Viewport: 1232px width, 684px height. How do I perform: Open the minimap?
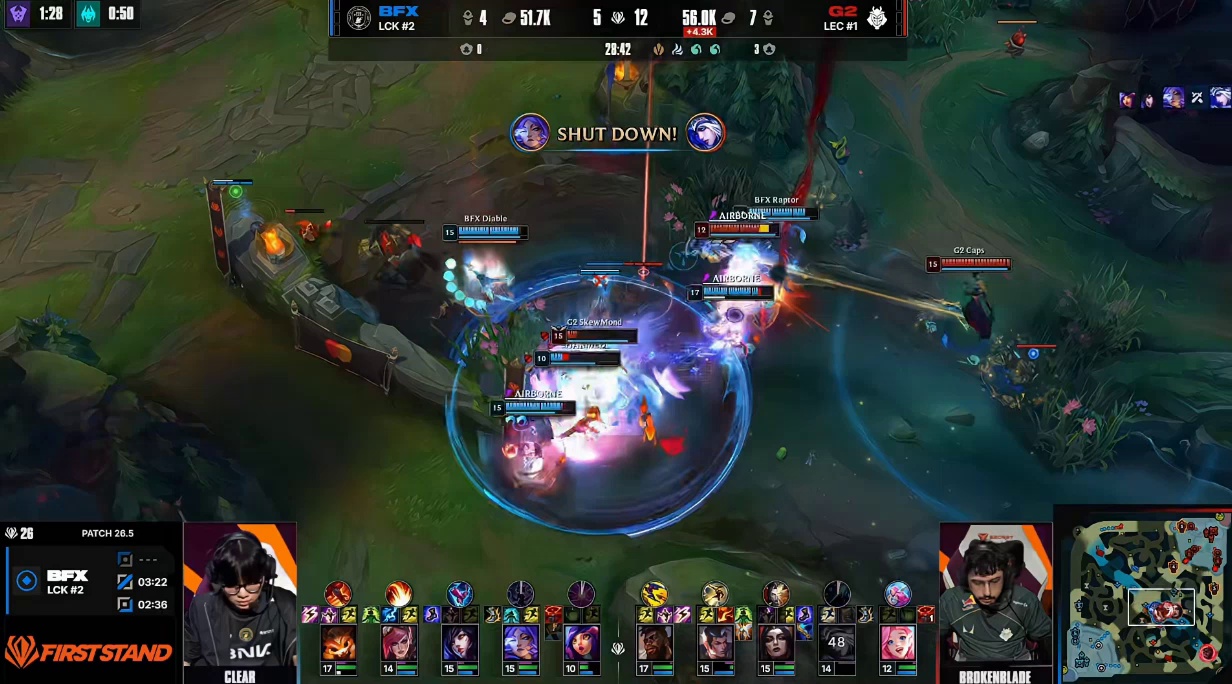point(1142,593)
